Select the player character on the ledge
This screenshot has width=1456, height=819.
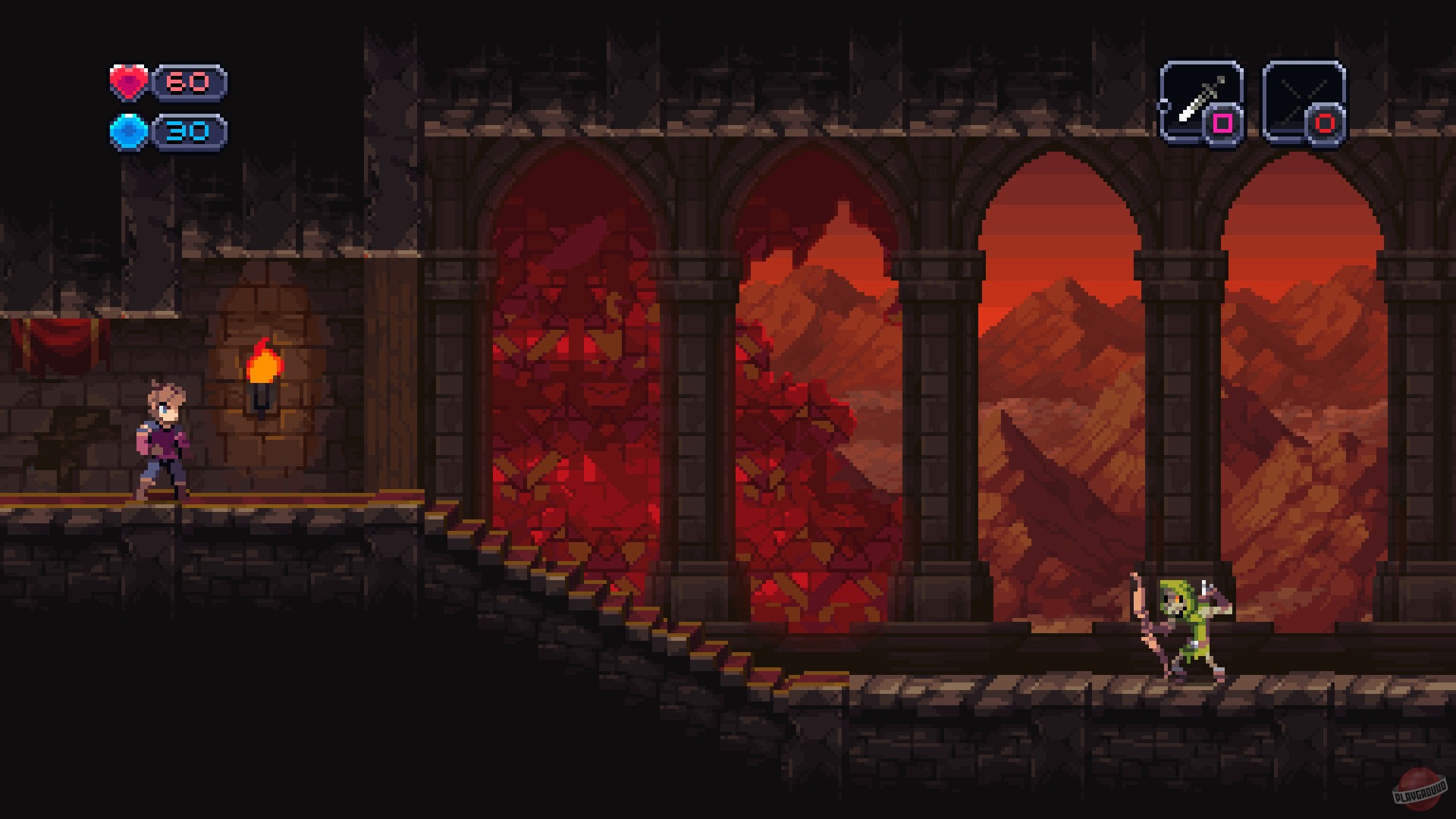(162, 440)
